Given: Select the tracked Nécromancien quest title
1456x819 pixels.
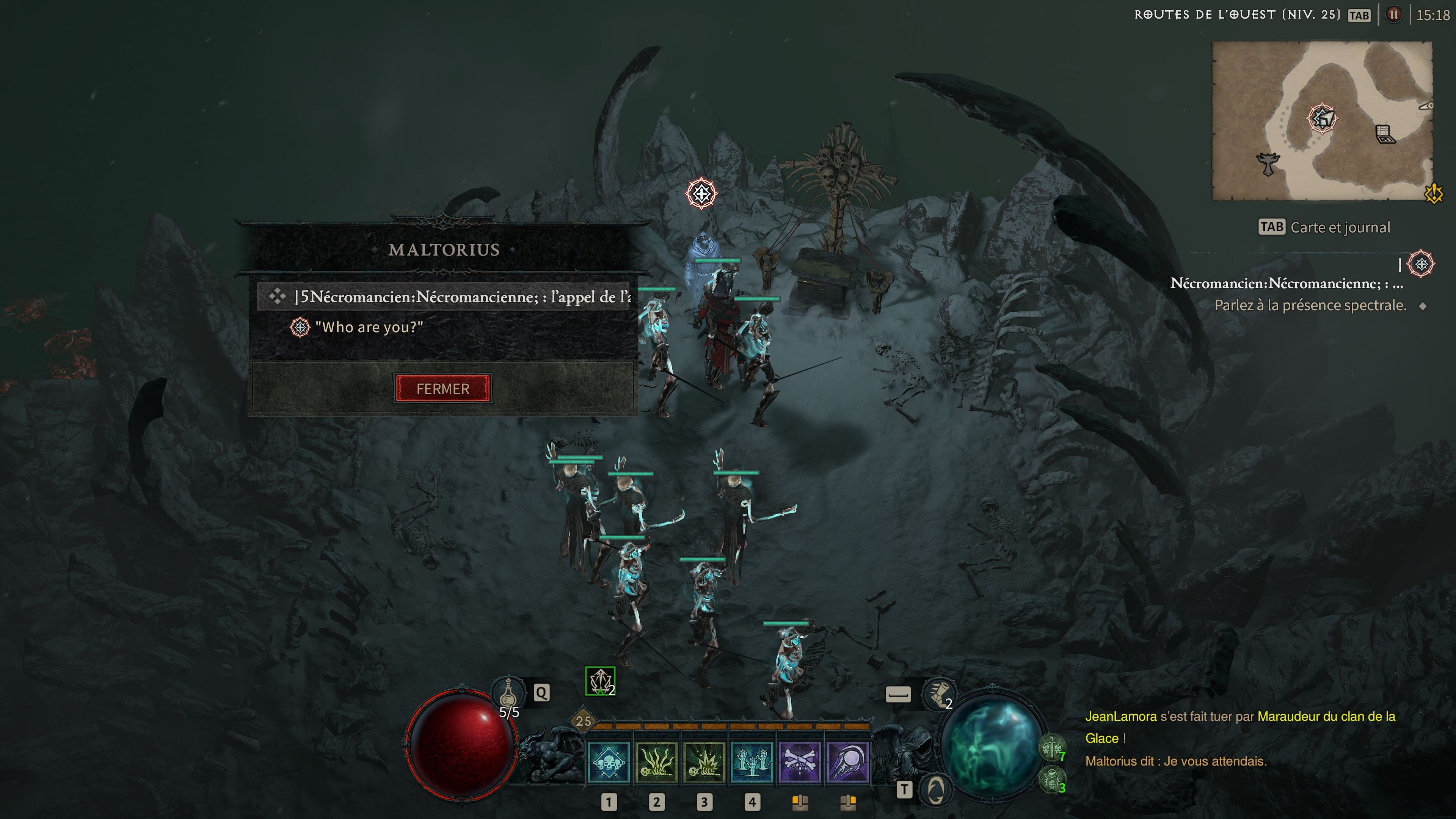Looking at the screenshot, I should click(x=1286, y=283).
